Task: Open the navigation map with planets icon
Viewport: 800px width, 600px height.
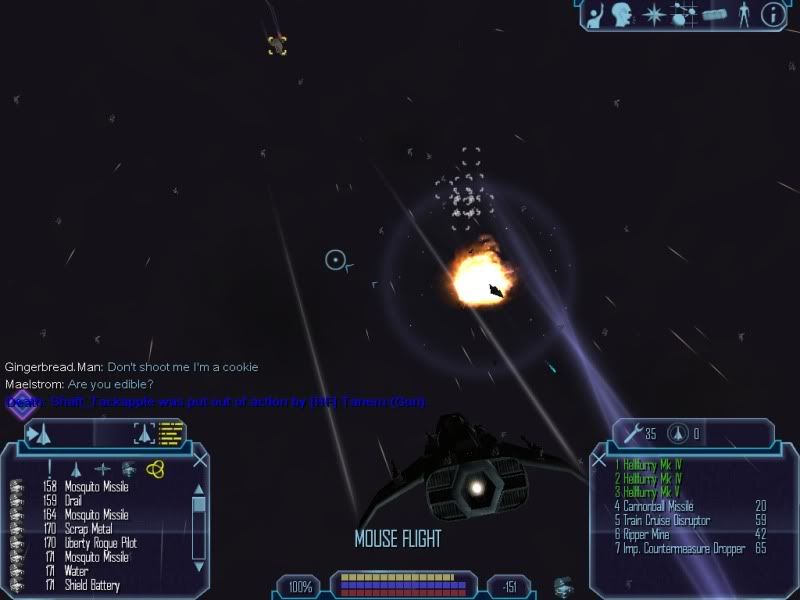Action: [x=684, y=14]
